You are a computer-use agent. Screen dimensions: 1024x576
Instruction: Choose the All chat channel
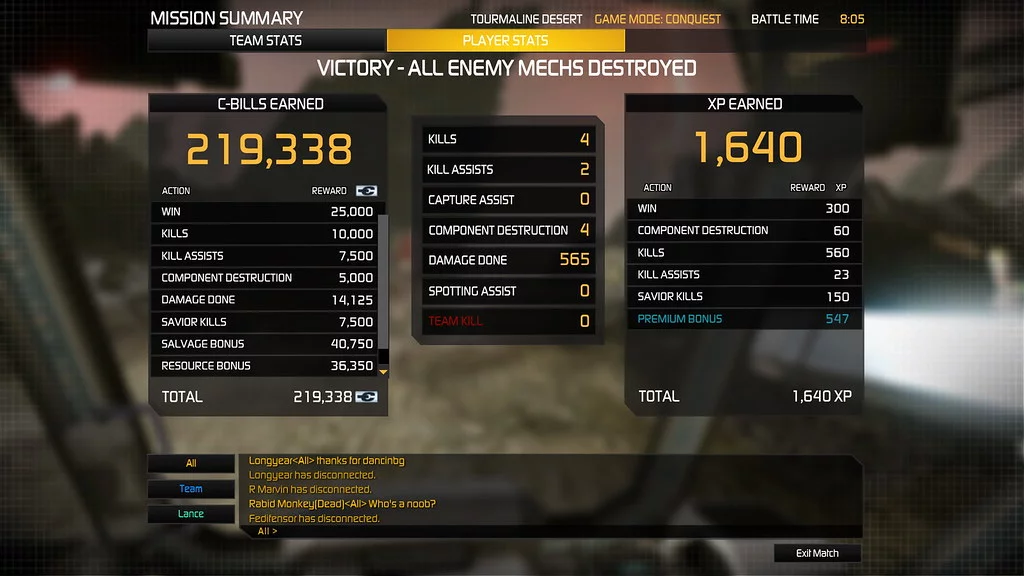[x=191, y=463]
